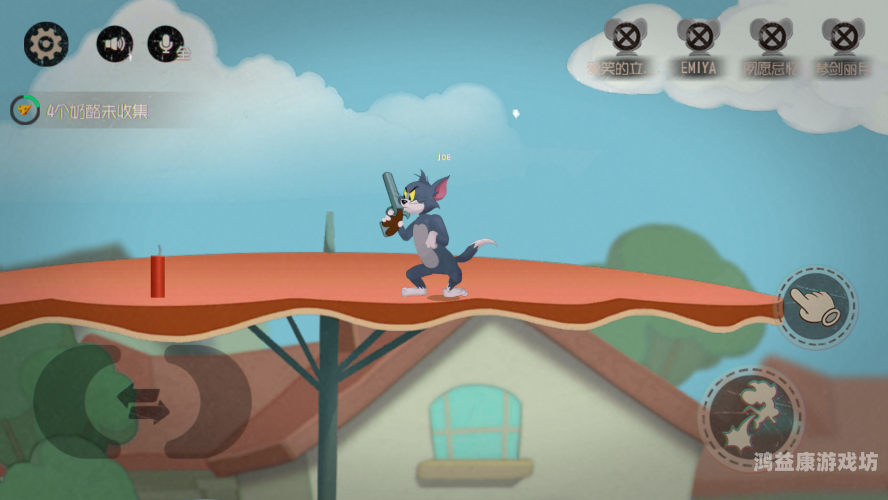Tap the grabbing hand interact button

(x=817, y=307)
